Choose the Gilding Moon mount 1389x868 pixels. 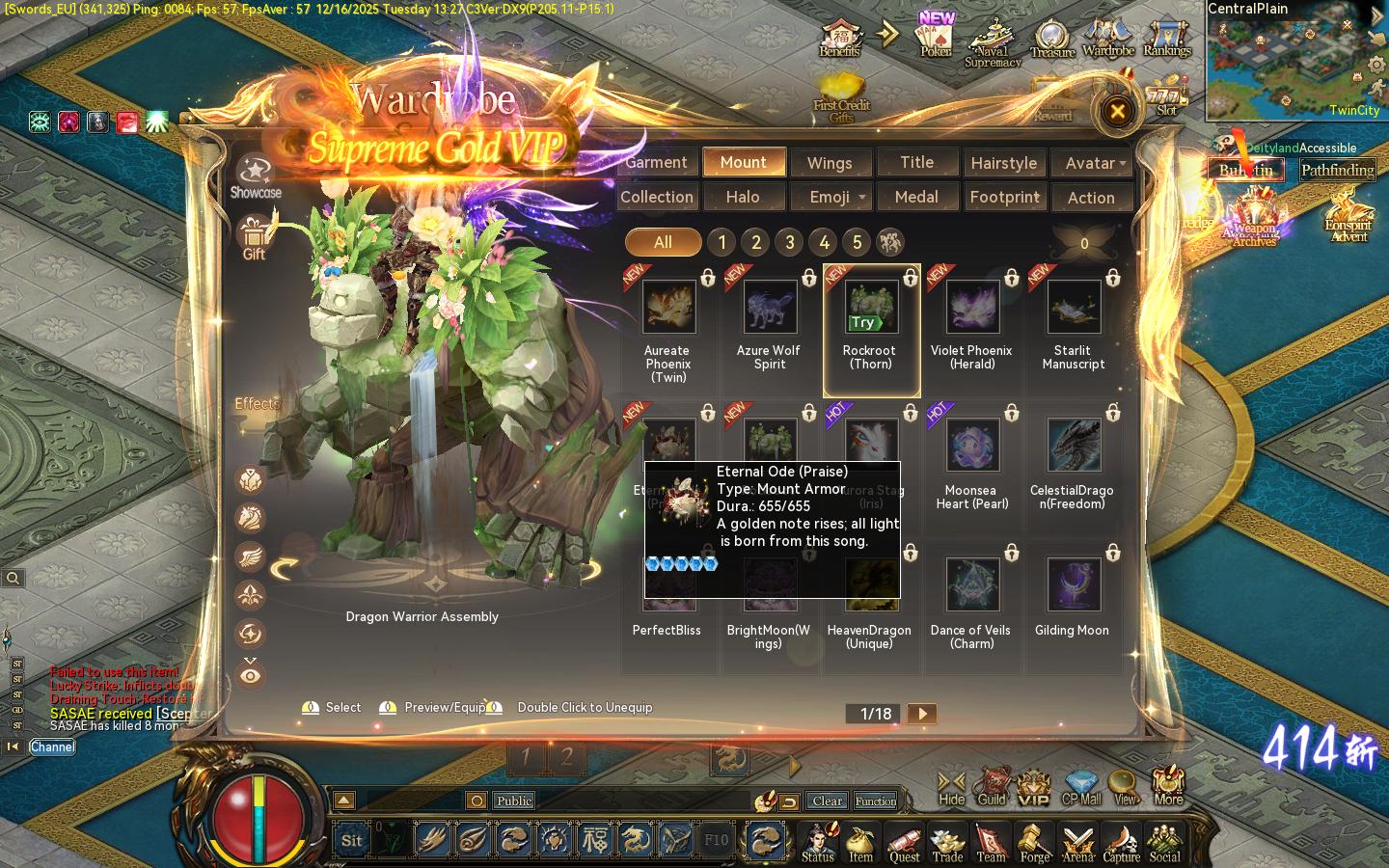pyautogui.click(x=1074, y=585)
